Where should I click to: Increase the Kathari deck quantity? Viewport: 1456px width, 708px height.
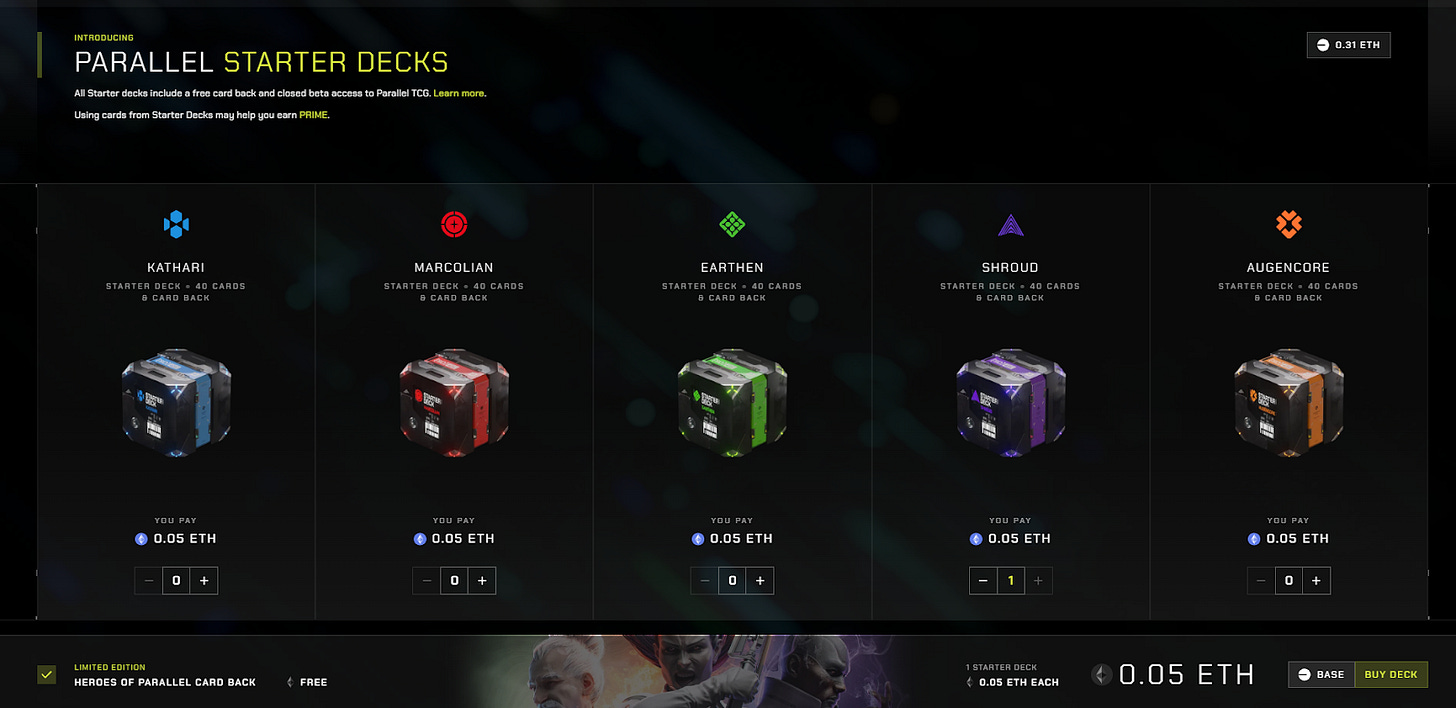point(204,581)
